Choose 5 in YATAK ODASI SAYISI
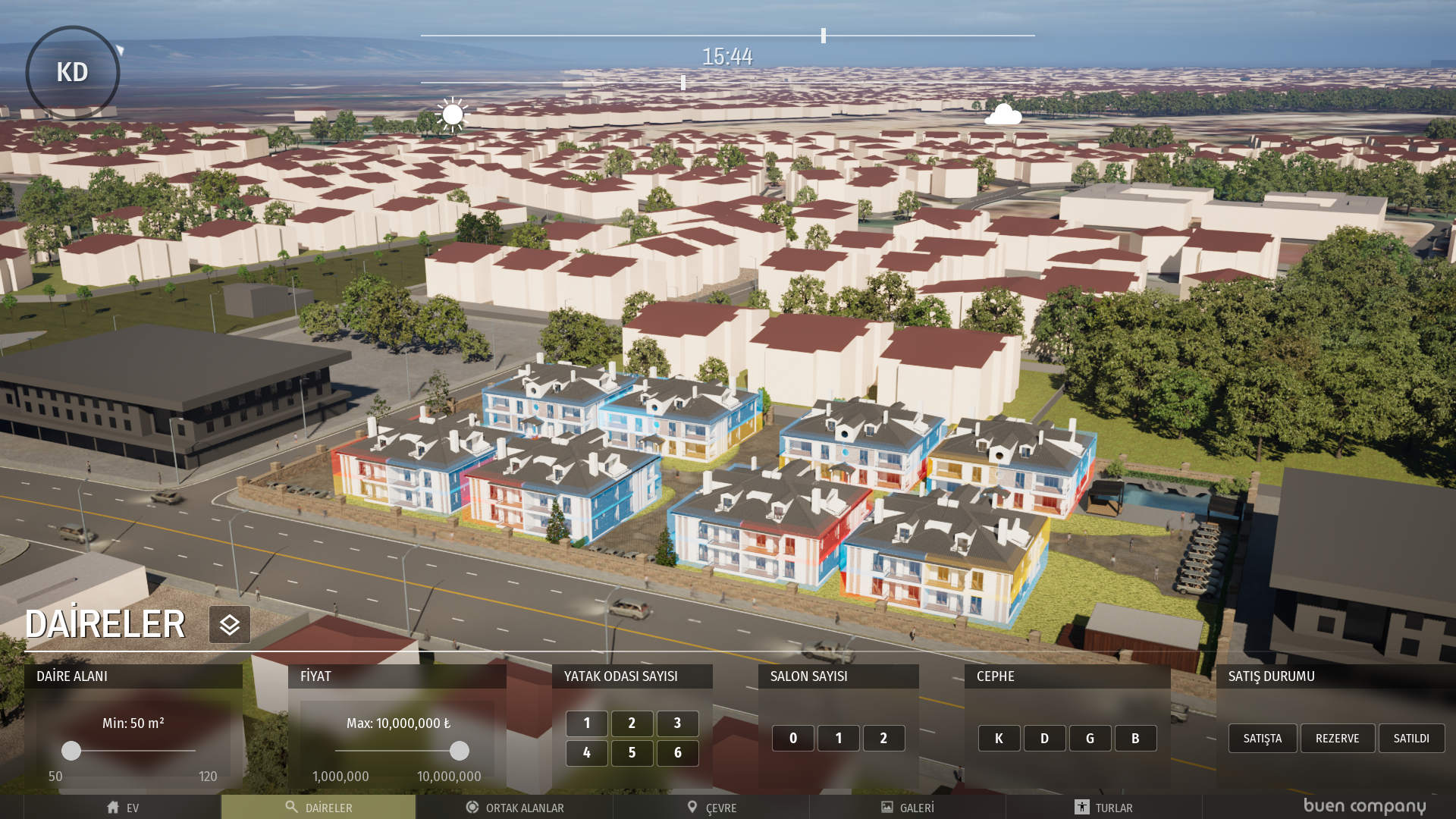This screenshot has width=1456, height=819. pos(632,753)
